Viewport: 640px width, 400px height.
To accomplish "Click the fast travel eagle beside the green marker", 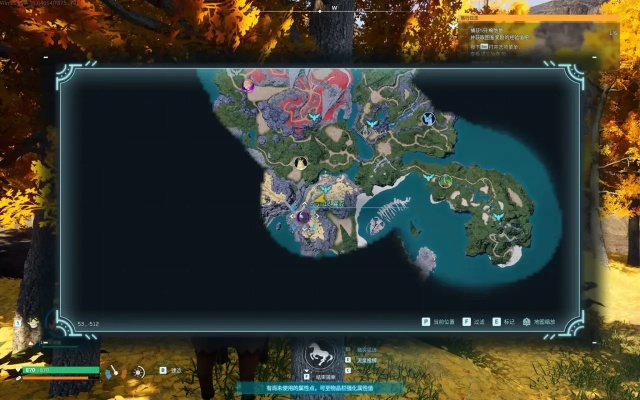I will [x=429, y=177].
